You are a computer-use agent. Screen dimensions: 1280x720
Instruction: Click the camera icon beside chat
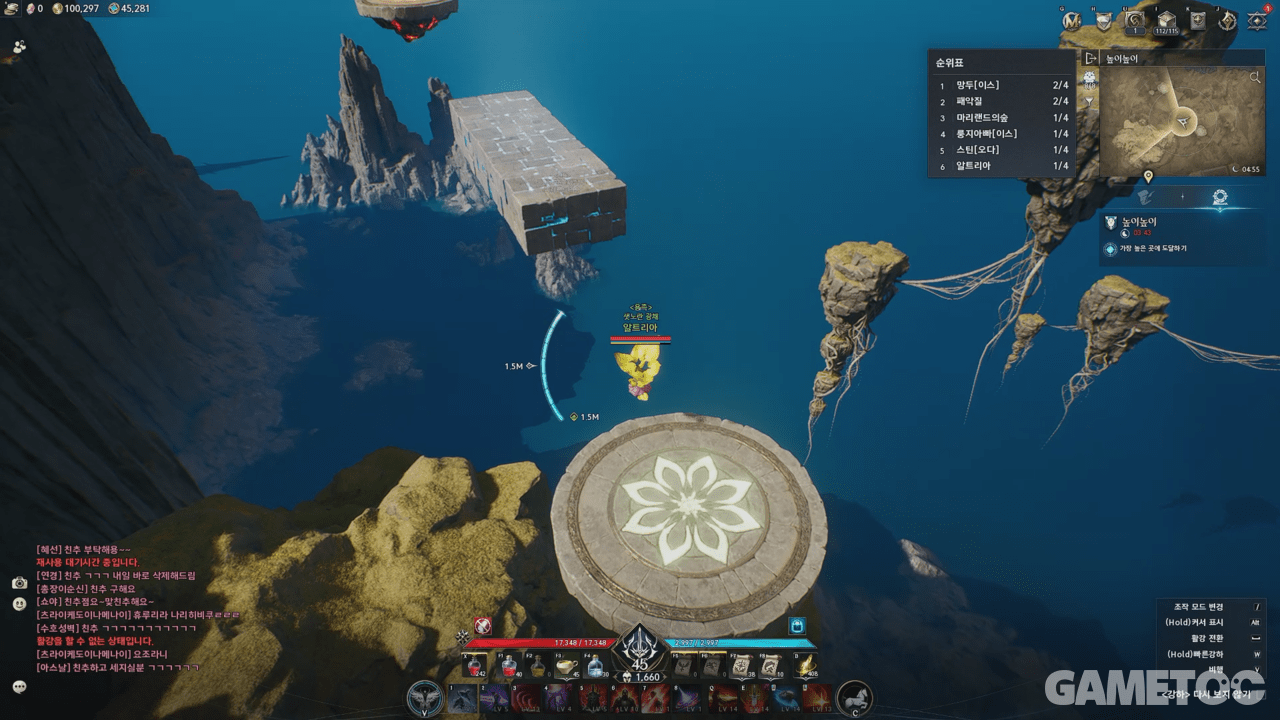(19, 582)
